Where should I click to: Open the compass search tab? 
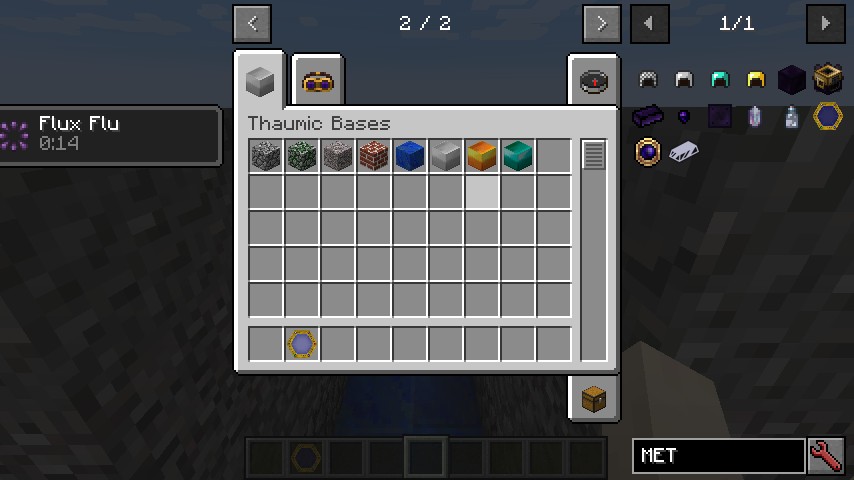pyautogui.click(x=593, y=80)
